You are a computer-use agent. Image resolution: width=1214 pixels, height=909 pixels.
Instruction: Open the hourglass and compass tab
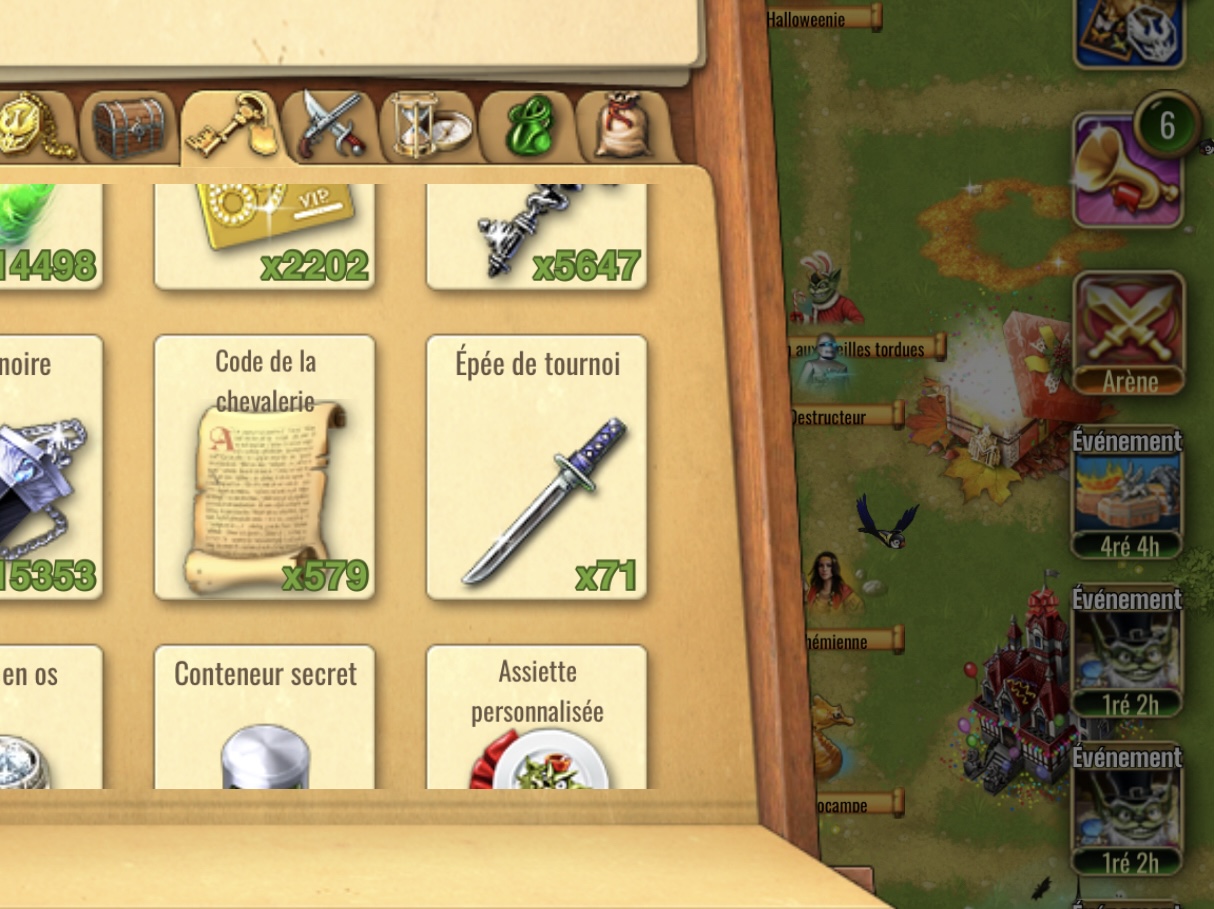pyautogui.click(x=429, y=127)
